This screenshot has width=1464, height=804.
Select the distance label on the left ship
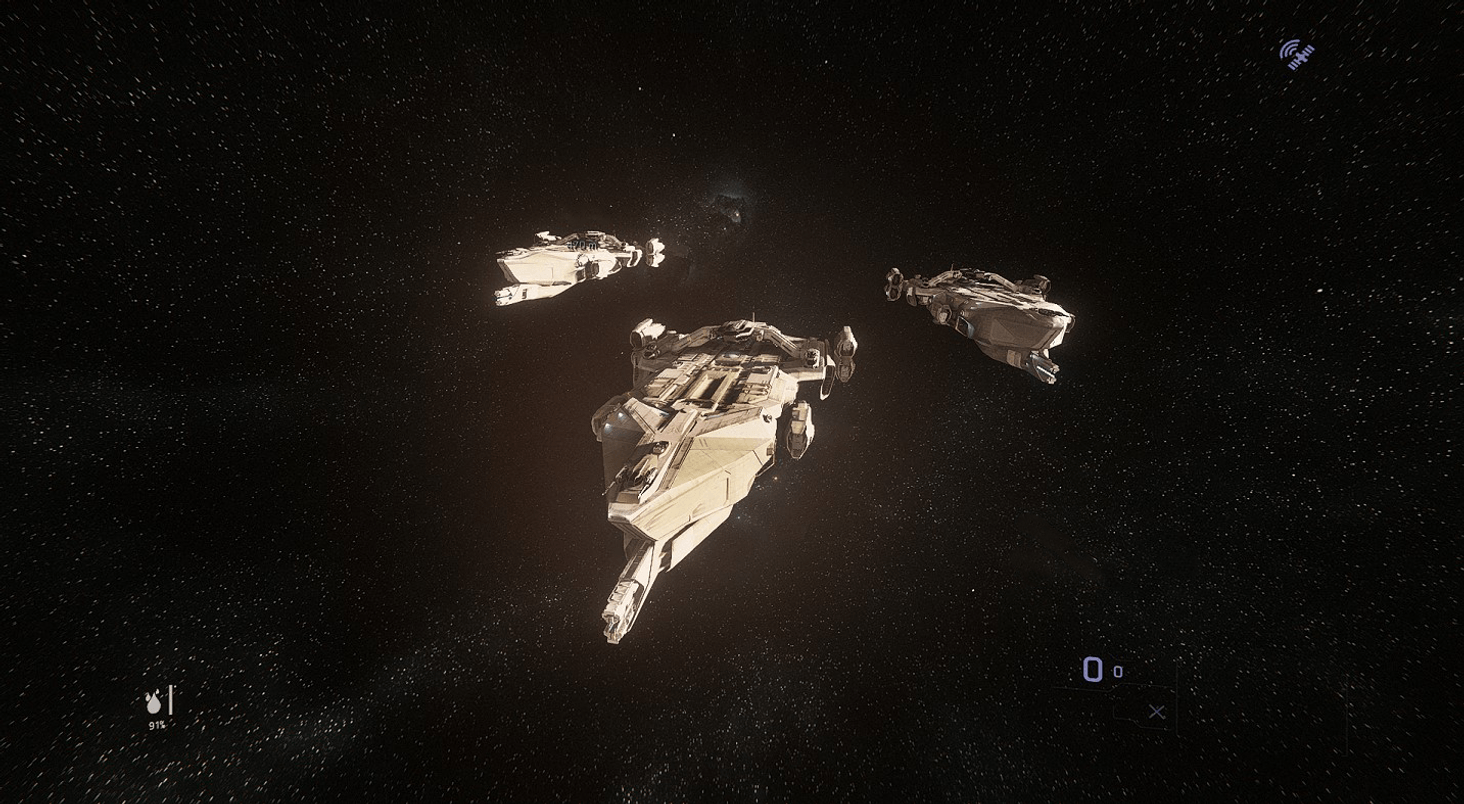point(583,243)
